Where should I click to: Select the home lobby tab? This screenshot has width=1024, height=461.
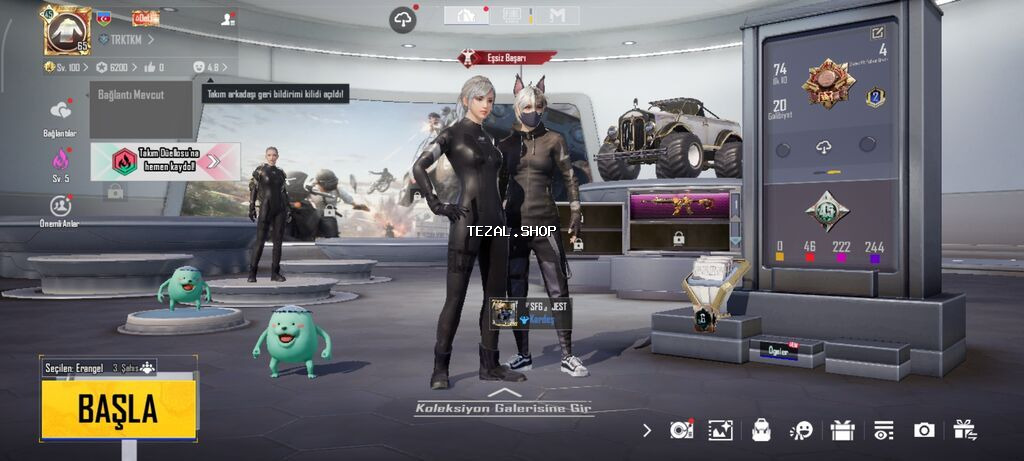(466, 15)
